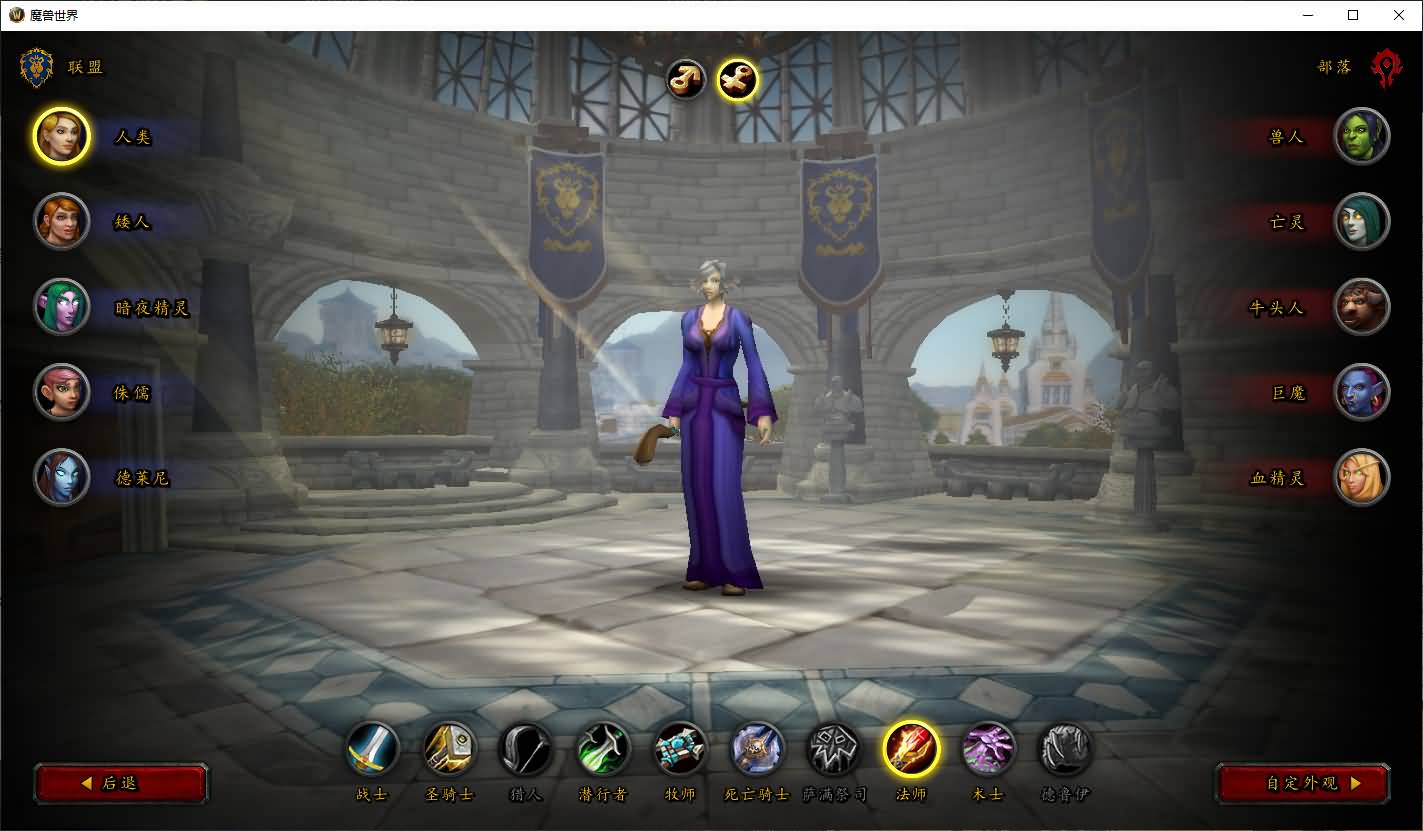Viewport: 1423px width, 831px height.
Task: Choose the 死亡骑士 (Death Knight) class icon
Action: (757, 749)
